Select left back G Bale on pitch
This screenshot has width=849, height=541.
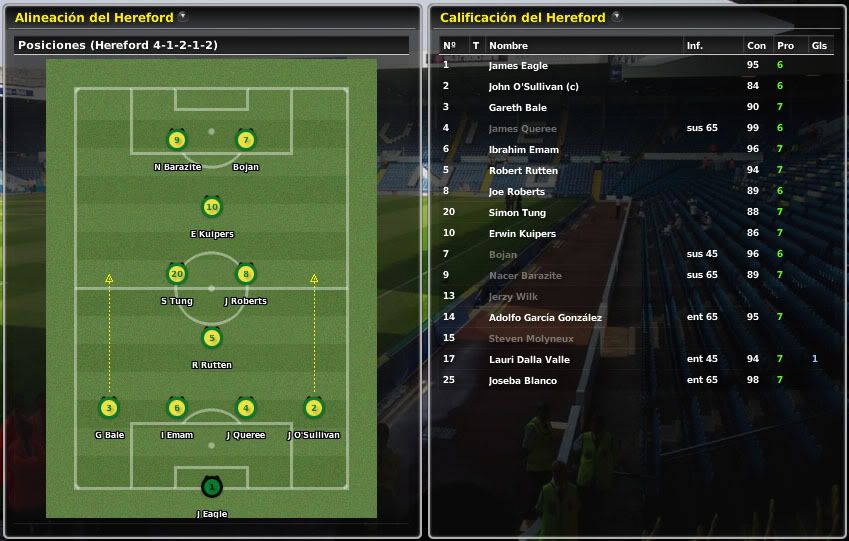click(109, 408)
